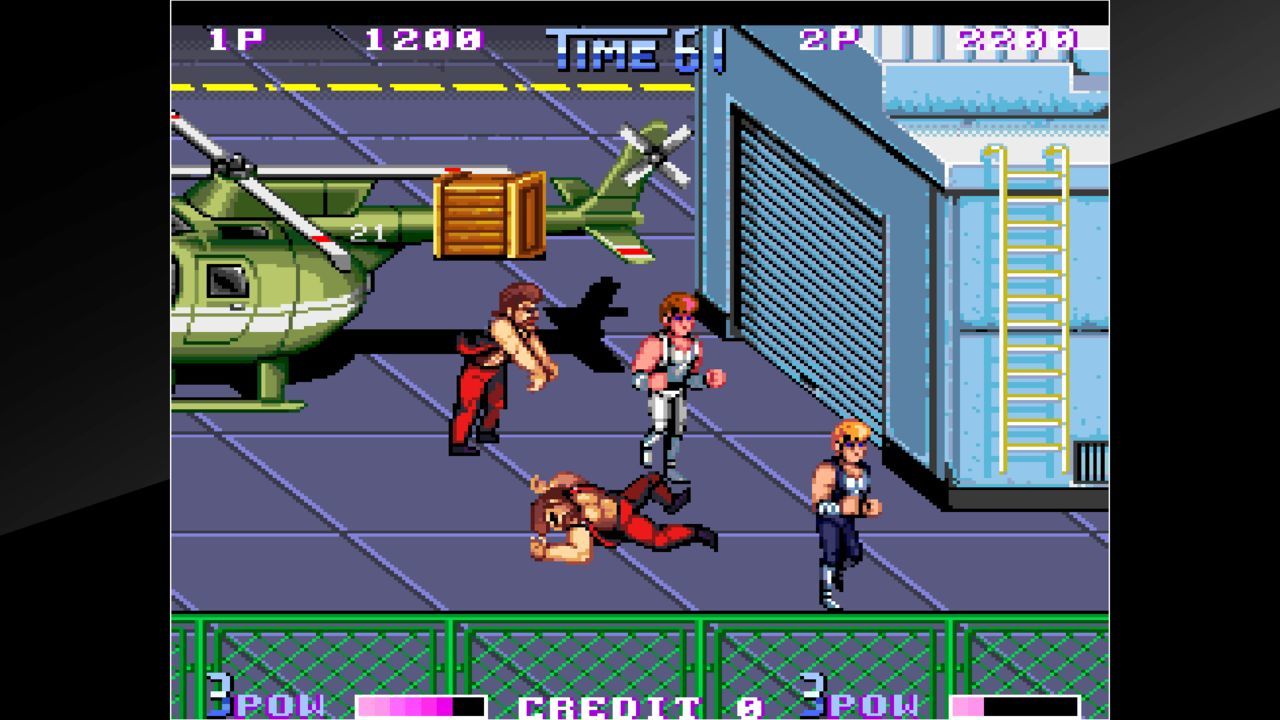This screenshot has height=720, width=1280.
Task: Click the helicopter tail rotor
Action: [x=655, y=155]
